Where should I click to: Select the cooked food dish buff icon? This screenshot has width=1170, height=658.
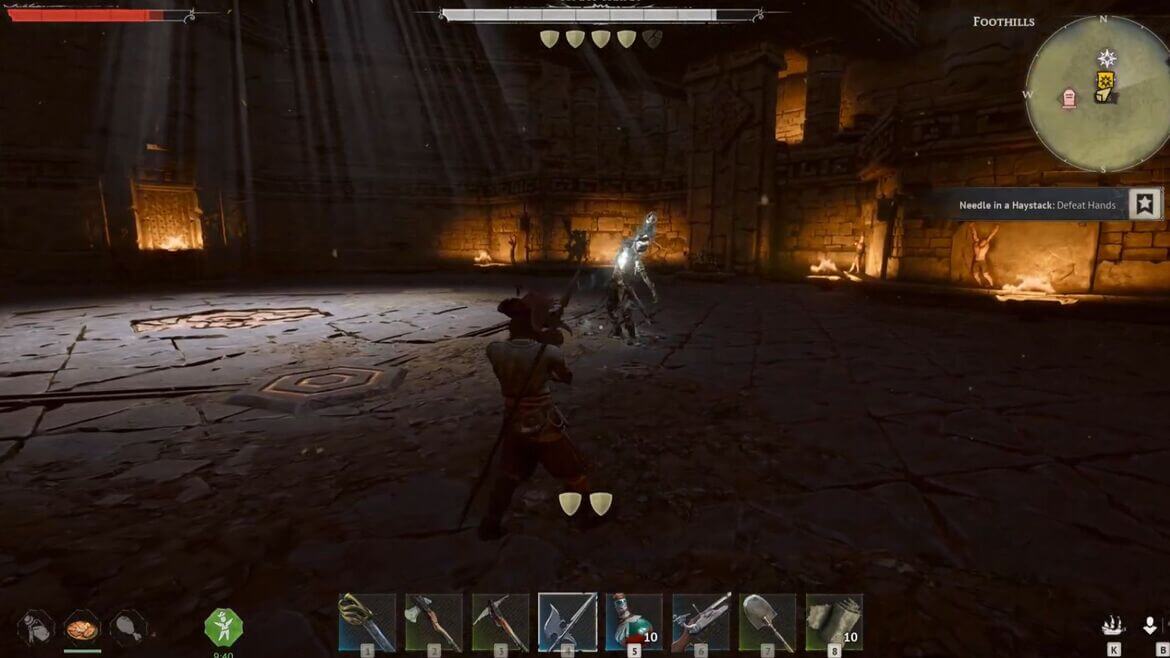[82, 628]
